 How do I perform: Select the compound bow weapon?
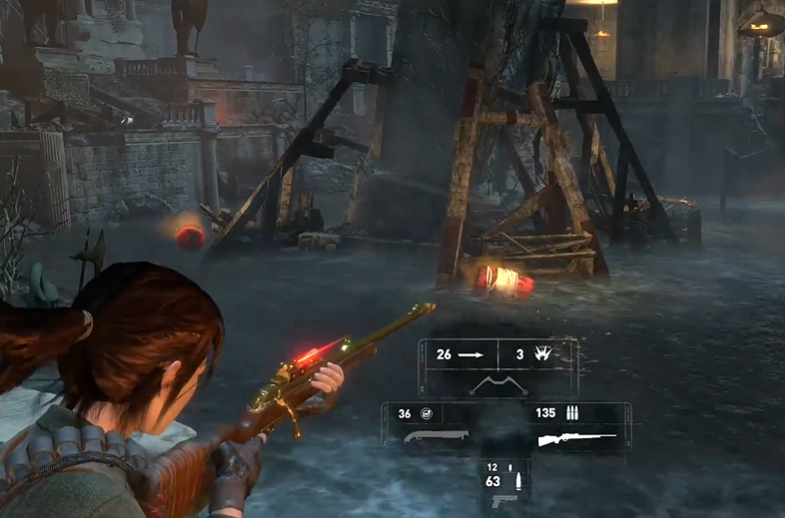click(x=498, y=385)
